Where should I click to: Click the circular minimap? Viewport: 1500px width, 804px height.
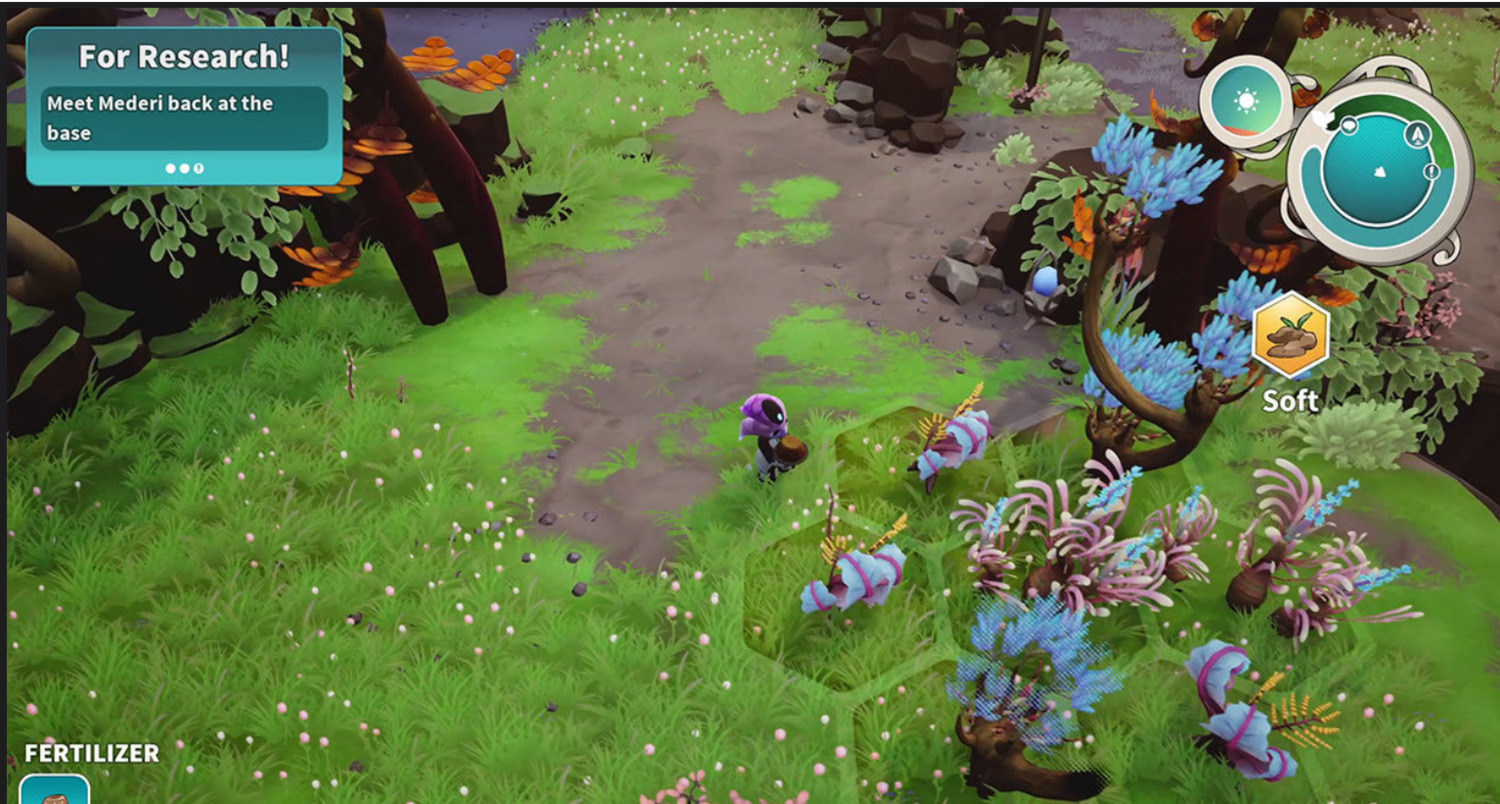[1377, 171]
